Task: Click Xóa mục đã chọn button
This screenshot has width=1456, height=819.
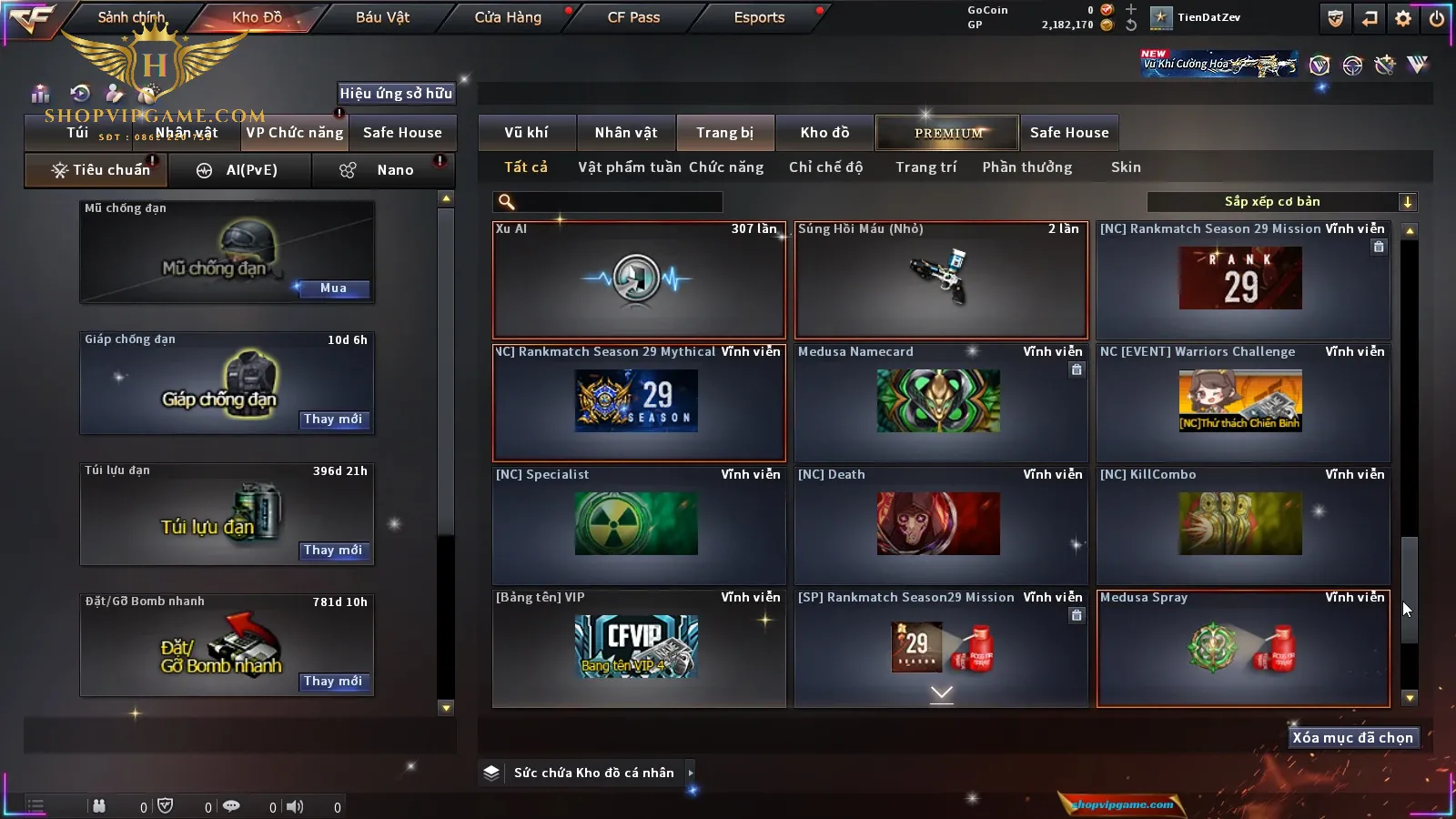Action: pyautogui.click(x=1352, y=738)
